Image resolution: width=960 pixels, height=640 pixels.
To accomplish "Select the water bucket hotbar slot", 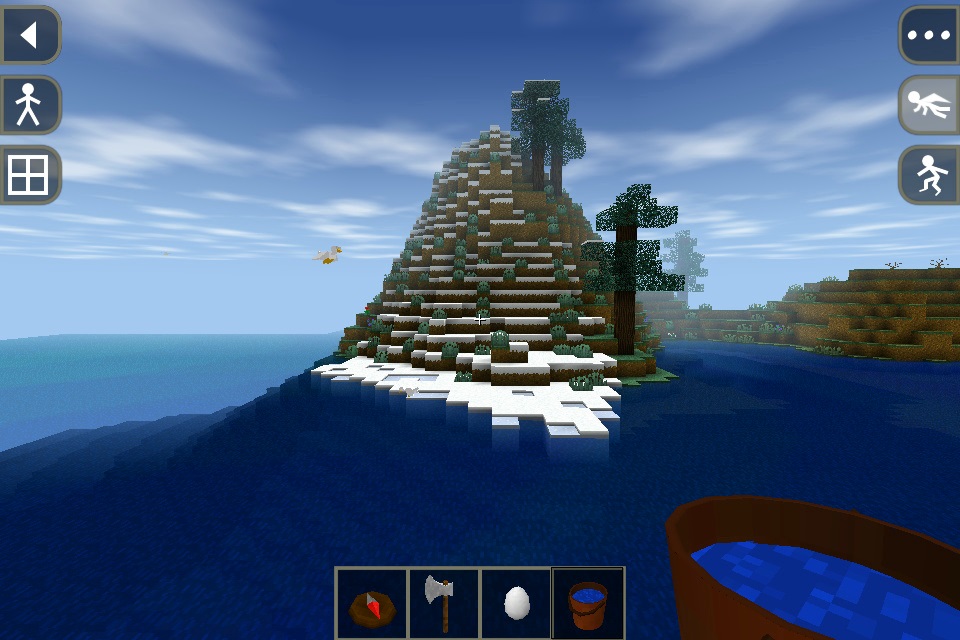I will click(588, 603).
